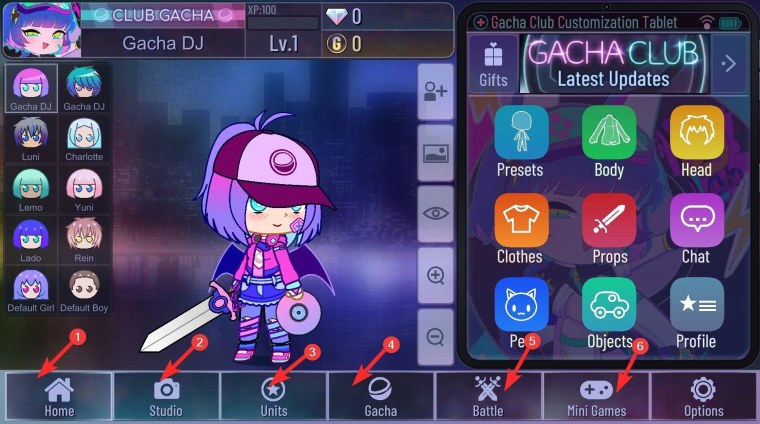The width and height of the screenshot is (760, 424).
Task: Open the Studio mode
Action: [166, 396]
